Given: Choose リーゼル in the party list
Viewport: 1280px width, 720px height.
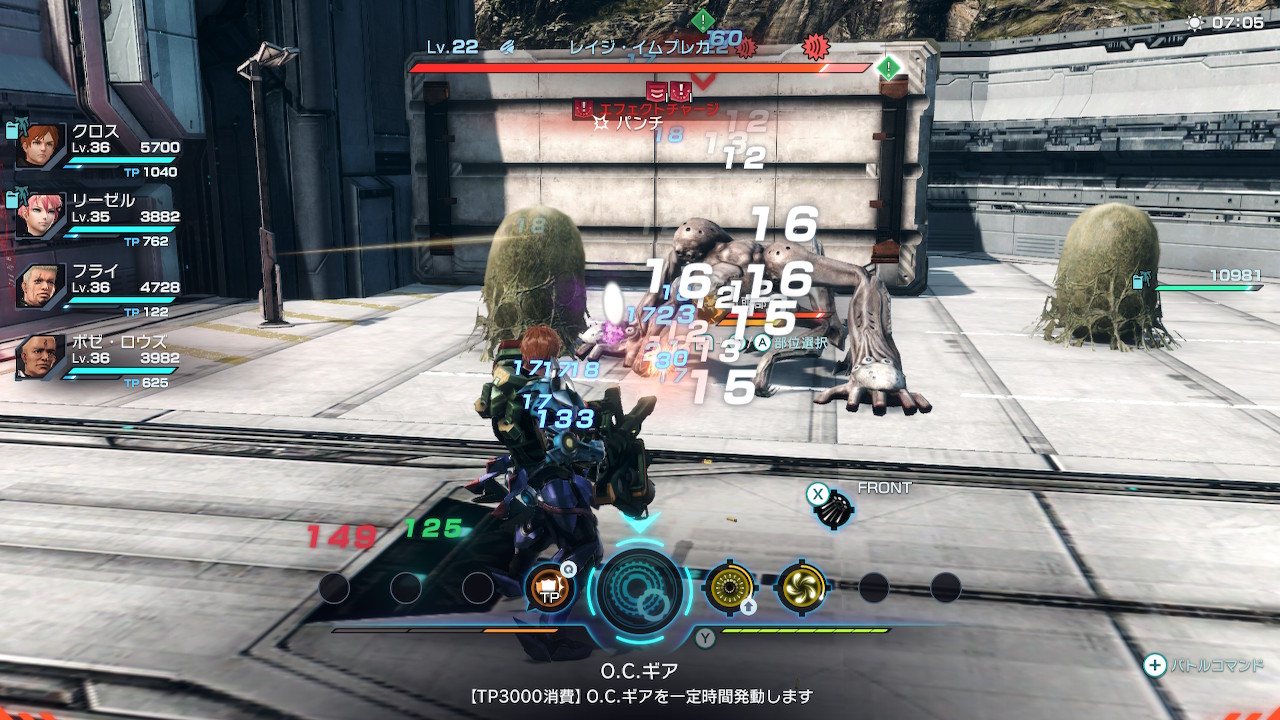Looking at the screenshot, I should (x=41, y=215).
